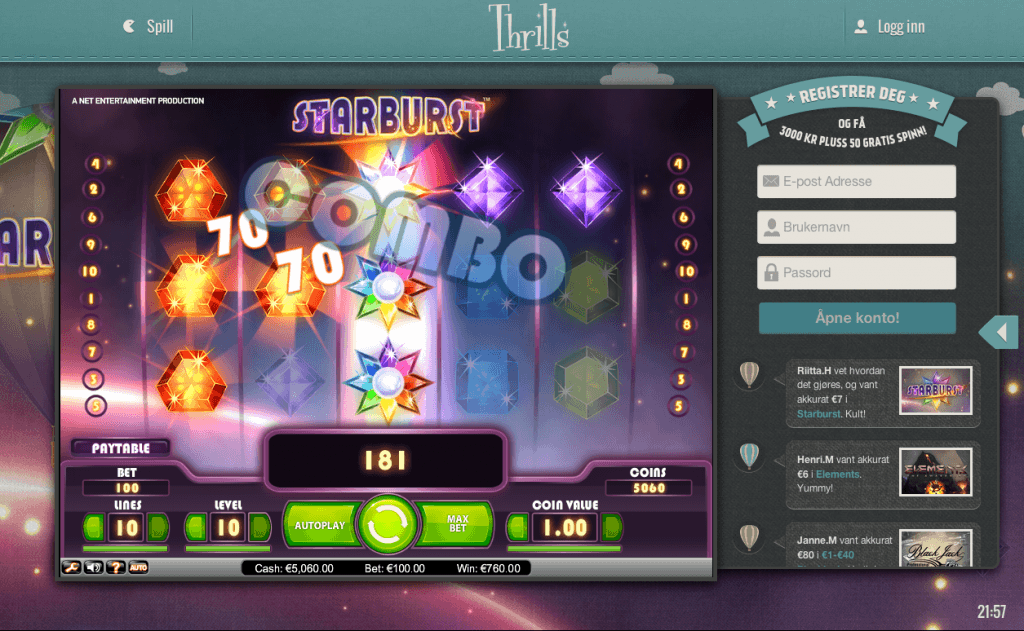
Task: Start Autoplay mode
Action: (x=320, y=525)
